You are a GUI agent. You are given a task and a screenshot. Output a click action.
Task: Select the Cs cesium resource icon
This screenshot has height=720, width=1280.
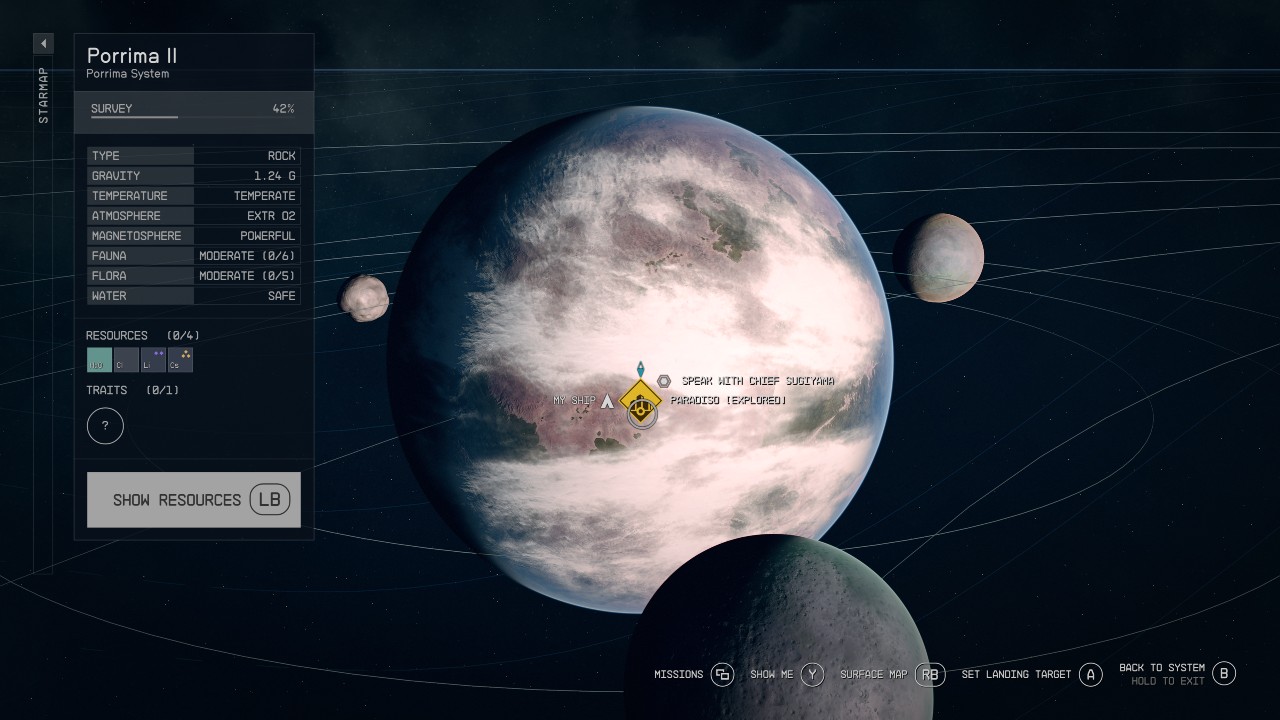coord(181,360)
